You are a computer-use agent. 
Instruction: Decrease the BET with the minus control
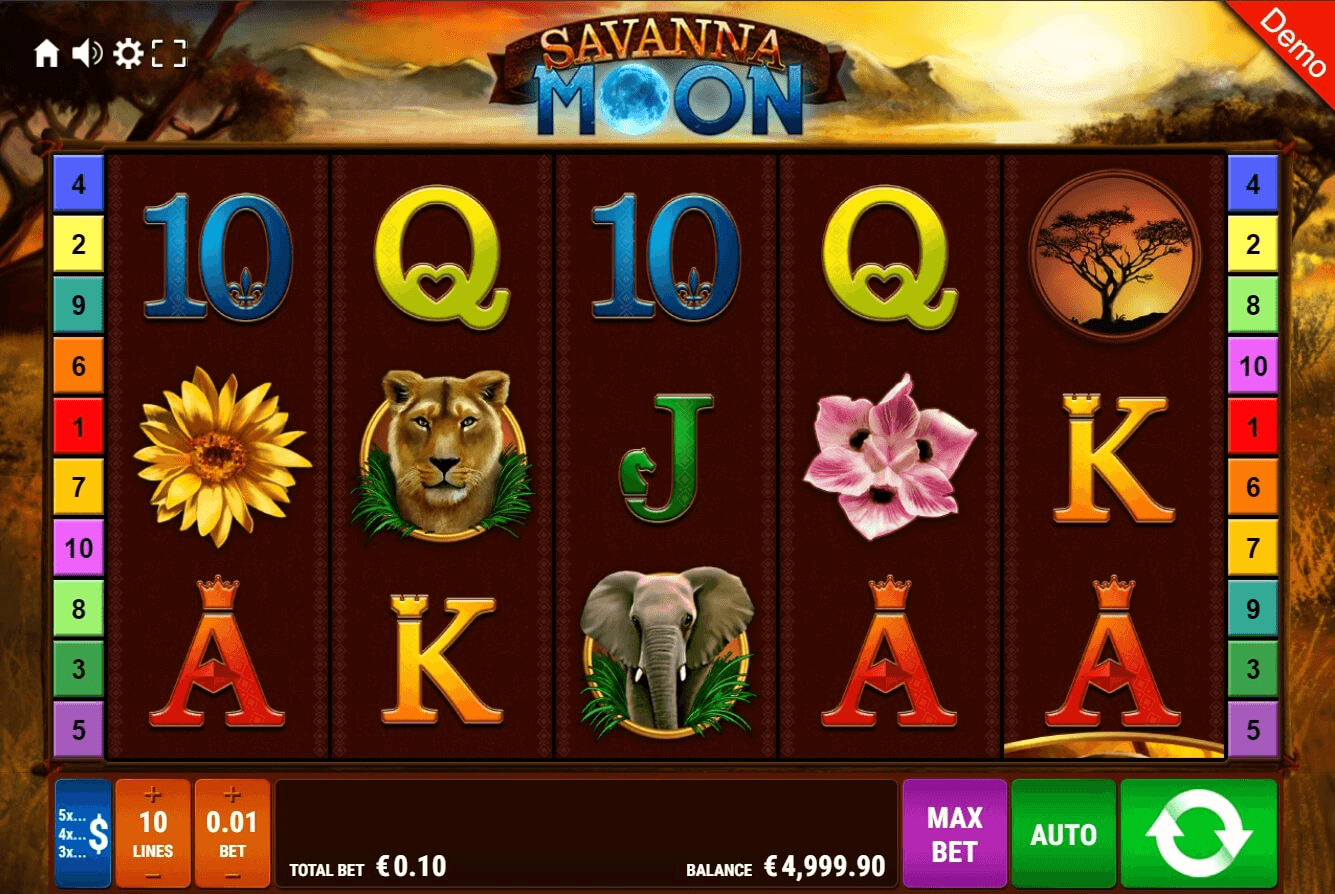tap(232, 876)
